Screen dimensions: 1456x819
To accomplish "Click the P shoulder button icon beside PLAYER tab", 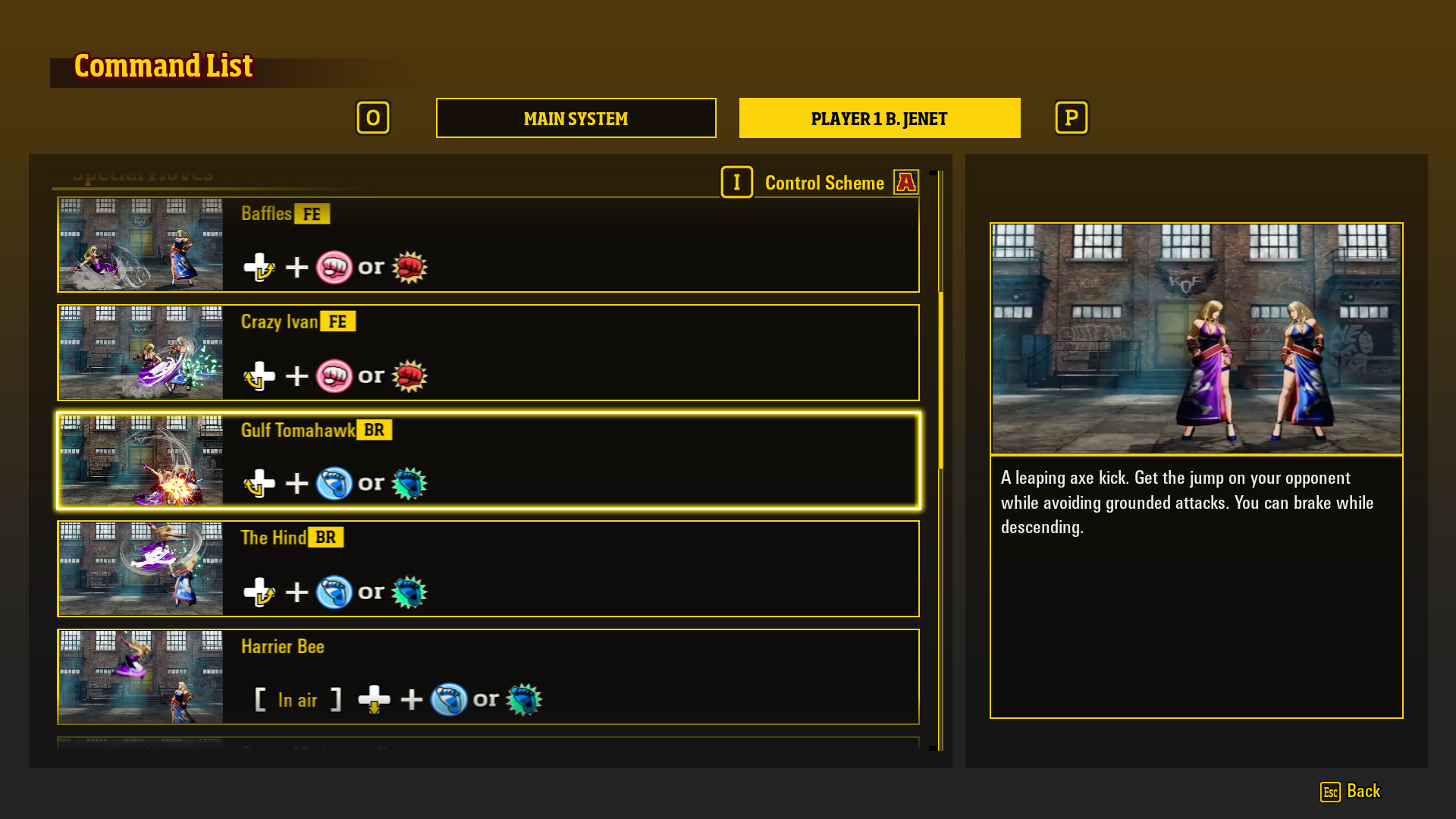I will tap(1071, 118).
